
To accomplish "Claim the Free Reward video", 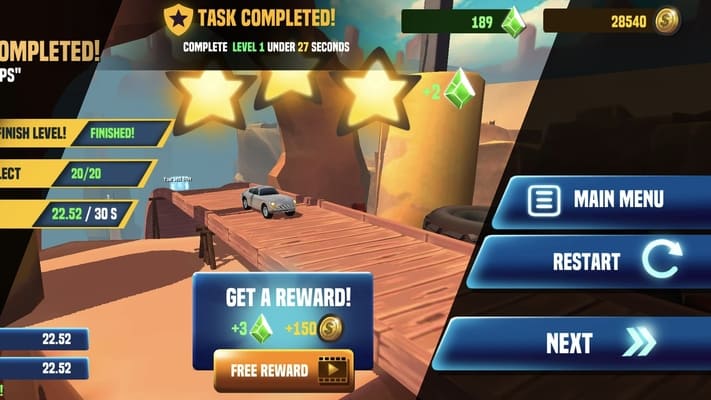I will tap(283, 370).
